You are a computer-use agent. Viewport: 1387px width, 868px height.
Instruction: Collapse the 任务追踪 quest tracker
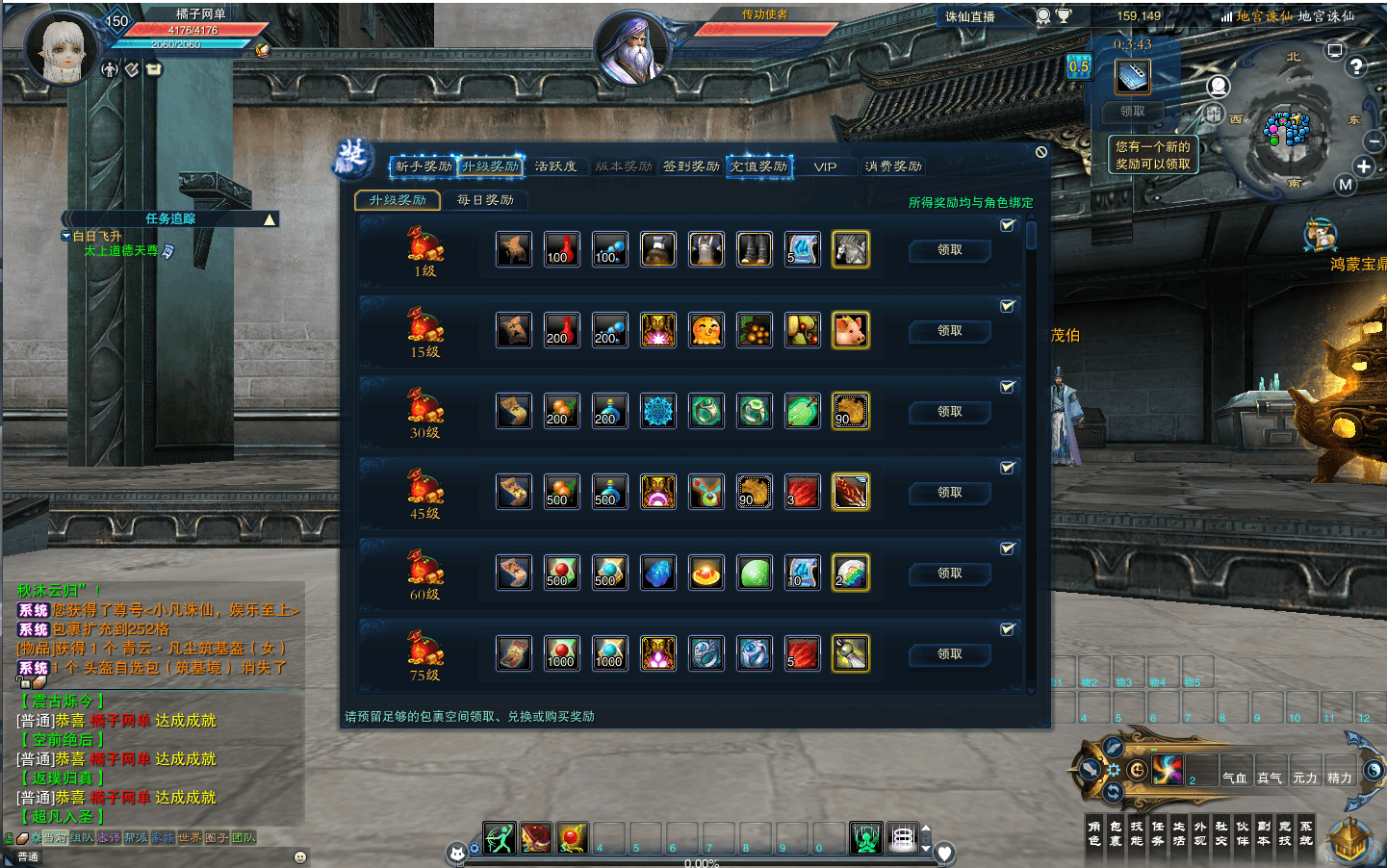click(x=270, y=219)
